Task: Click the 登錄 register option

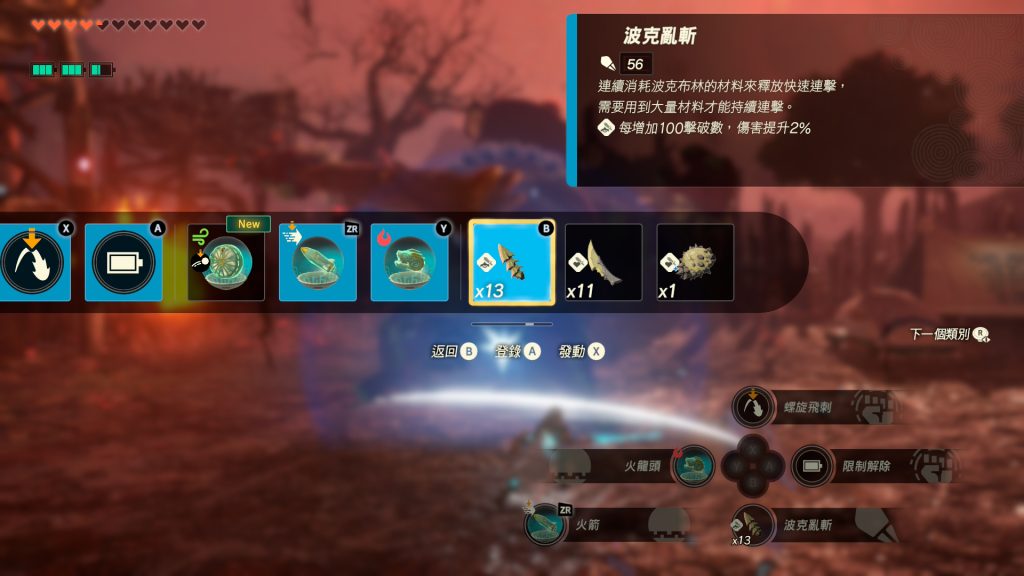Action: 517,351
